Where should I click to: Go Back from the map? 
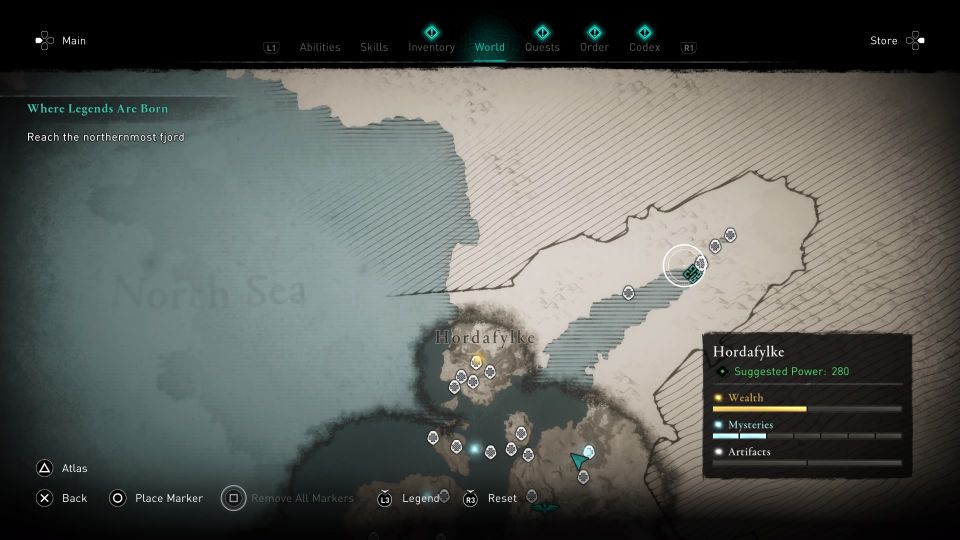click(74, 498)
